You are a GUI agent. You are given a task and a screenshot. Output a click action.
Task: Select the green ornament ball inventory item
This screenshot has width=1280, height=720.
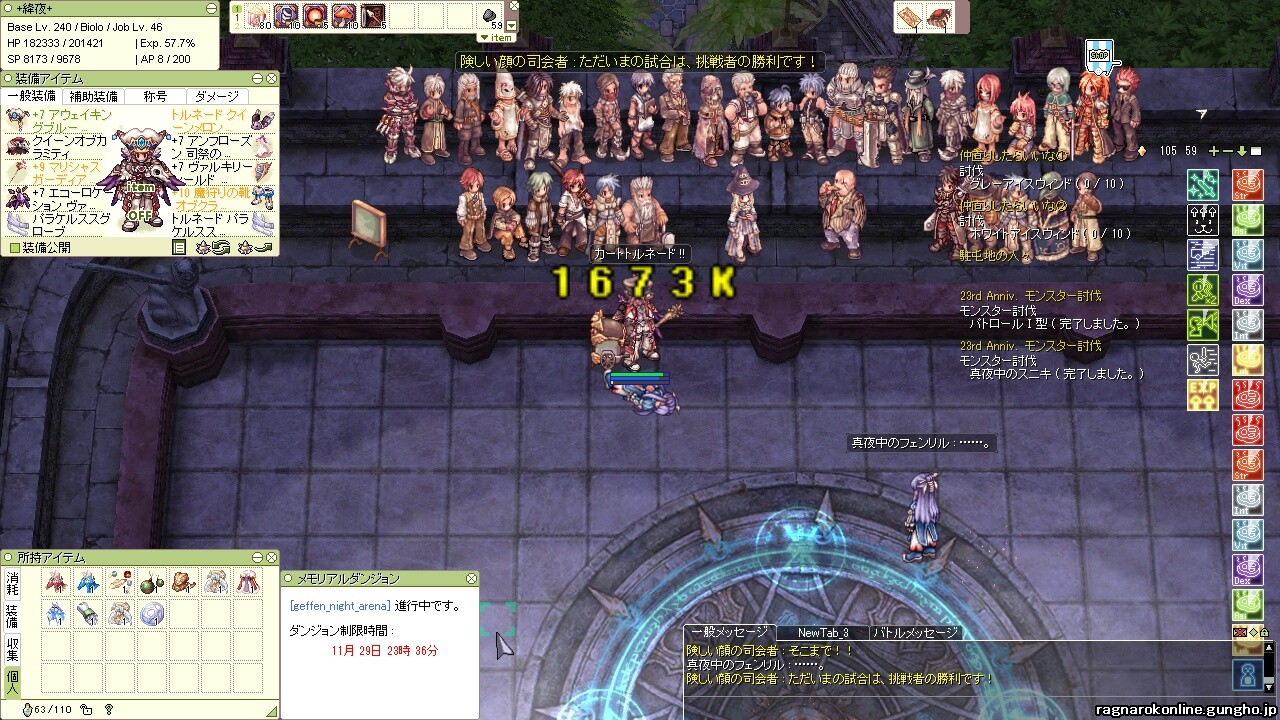151,582
